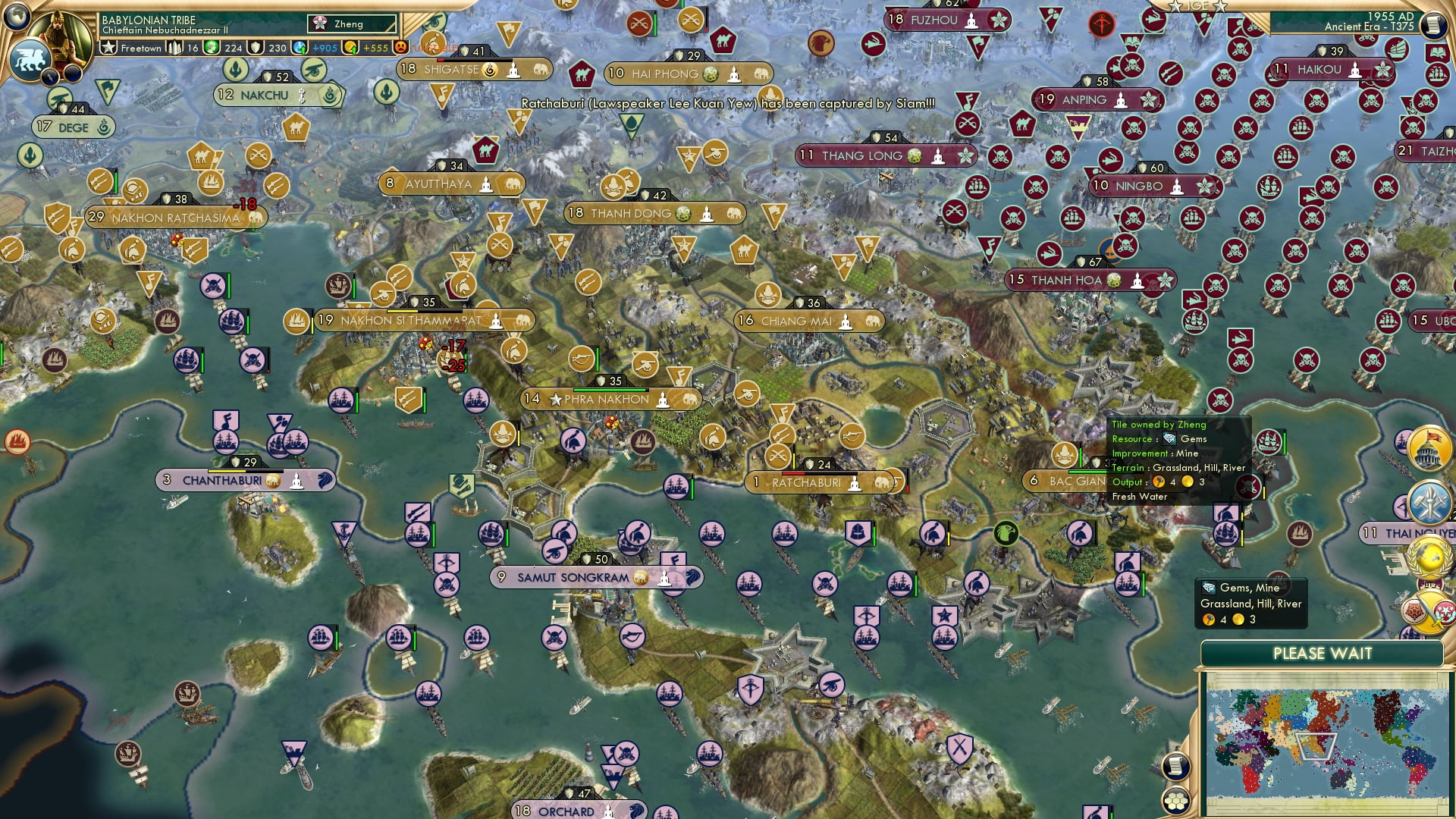
Task: Click the scroll icon beside the date
Action: (1433, 25)
